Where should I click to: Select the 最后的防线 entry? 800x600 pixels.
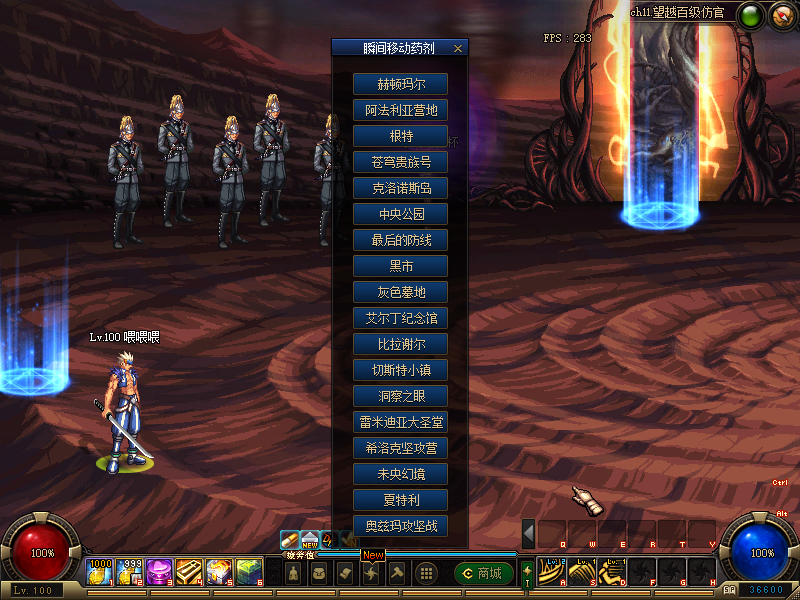[x=400, y=240]
